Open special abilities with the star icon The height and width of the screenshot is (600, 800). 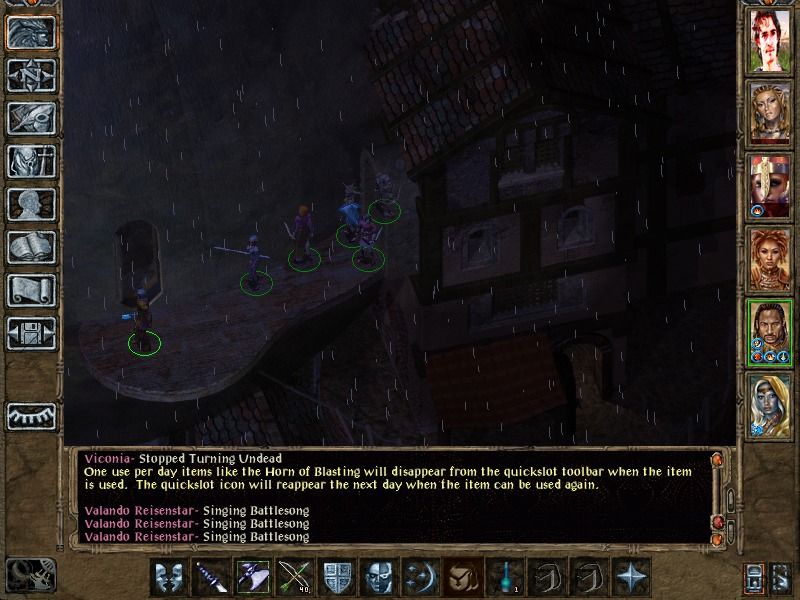pos(629,577)
